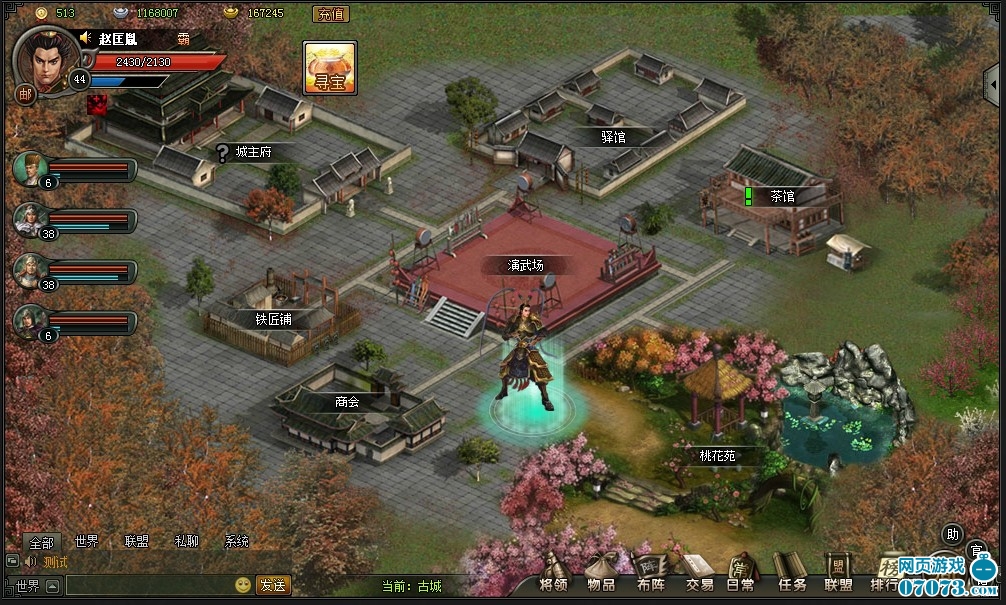Click the 助 helper button
The image size is (1006, 605).
pos(952,534)
